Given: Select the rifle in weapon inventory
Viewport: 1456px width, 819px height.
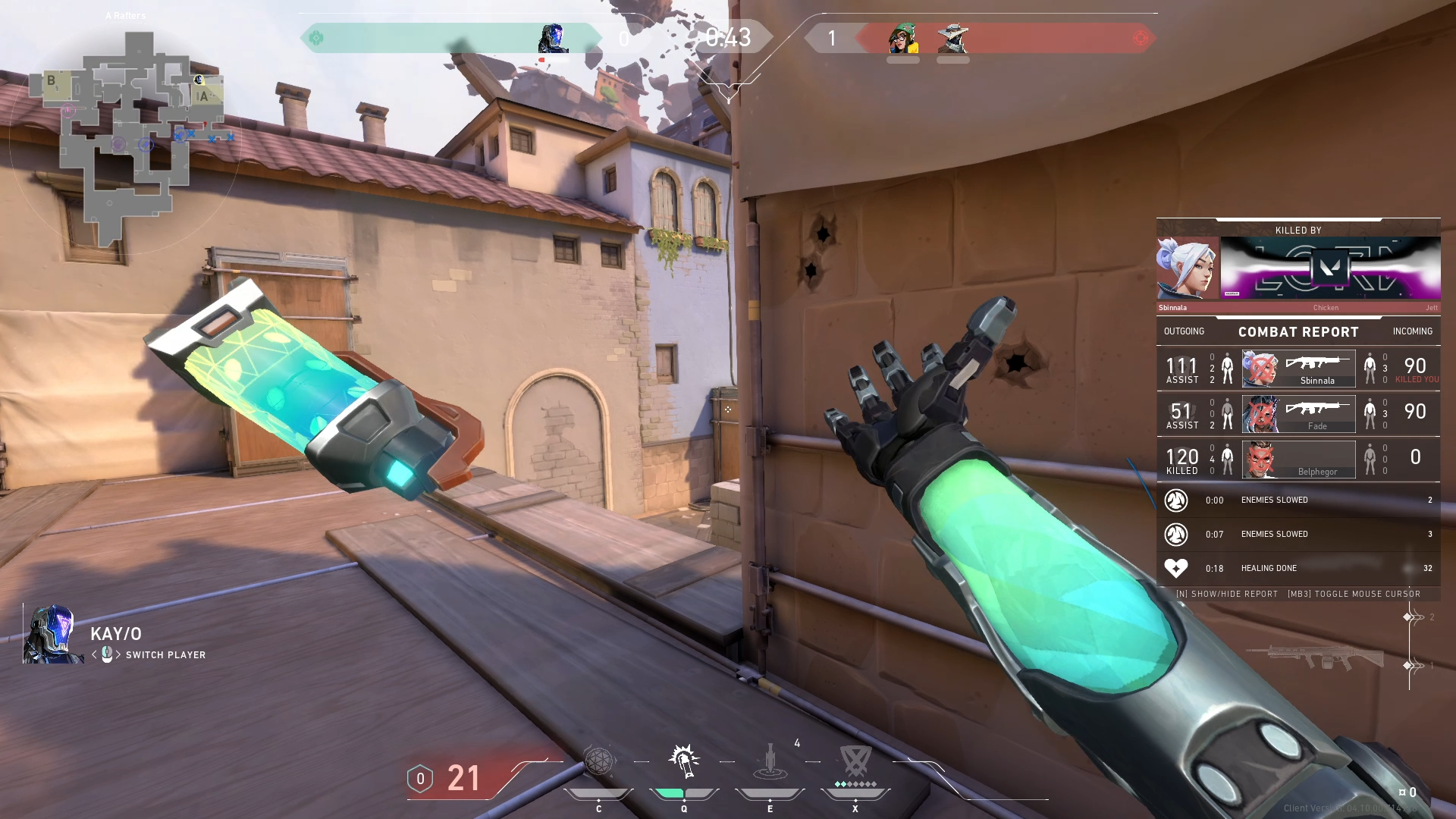Looking at the screenshot, I should point(1316,657).
